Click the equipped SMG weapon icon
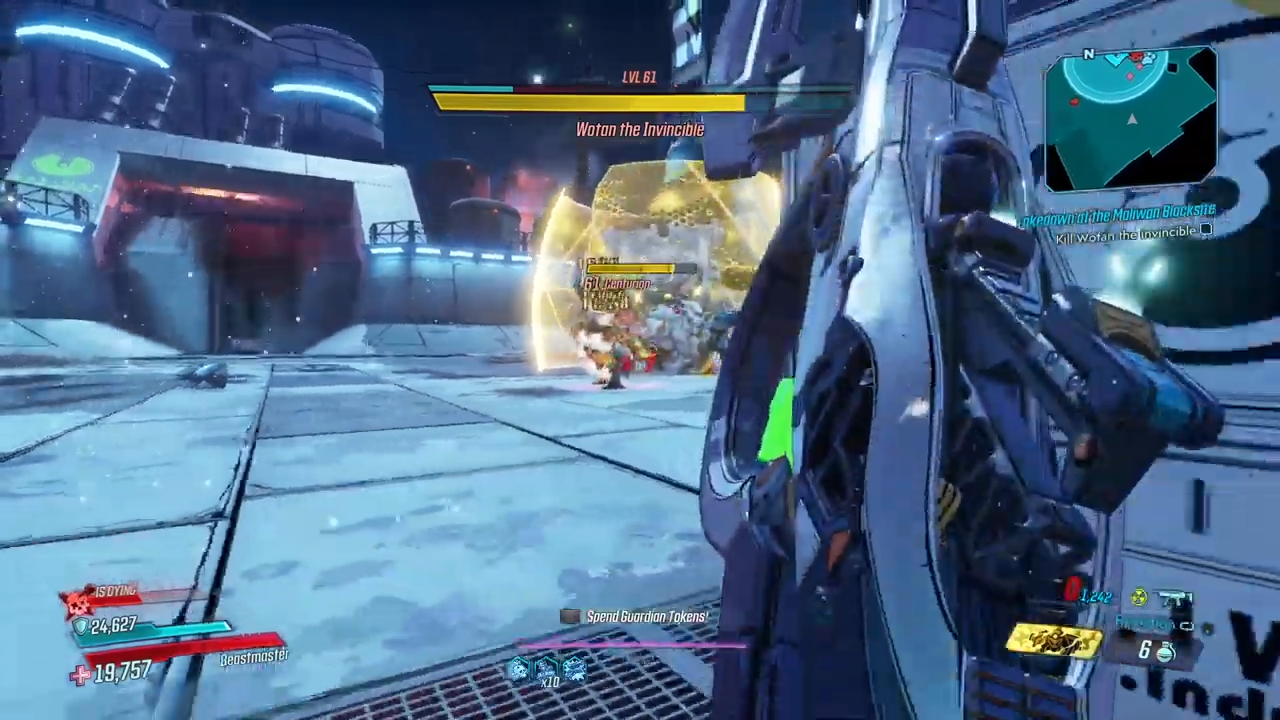This screenshot has height=720, width=1280. (x=1176, y=598)
